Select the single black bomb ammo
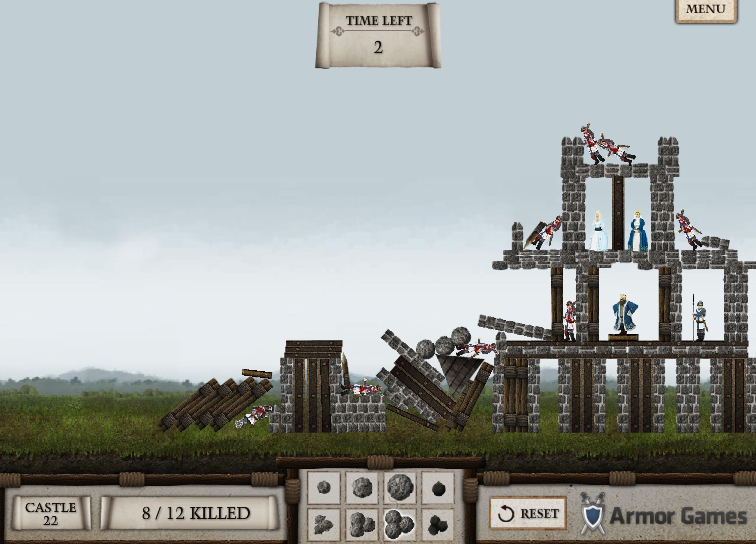The image size is (756, 544). pos(437,488)
